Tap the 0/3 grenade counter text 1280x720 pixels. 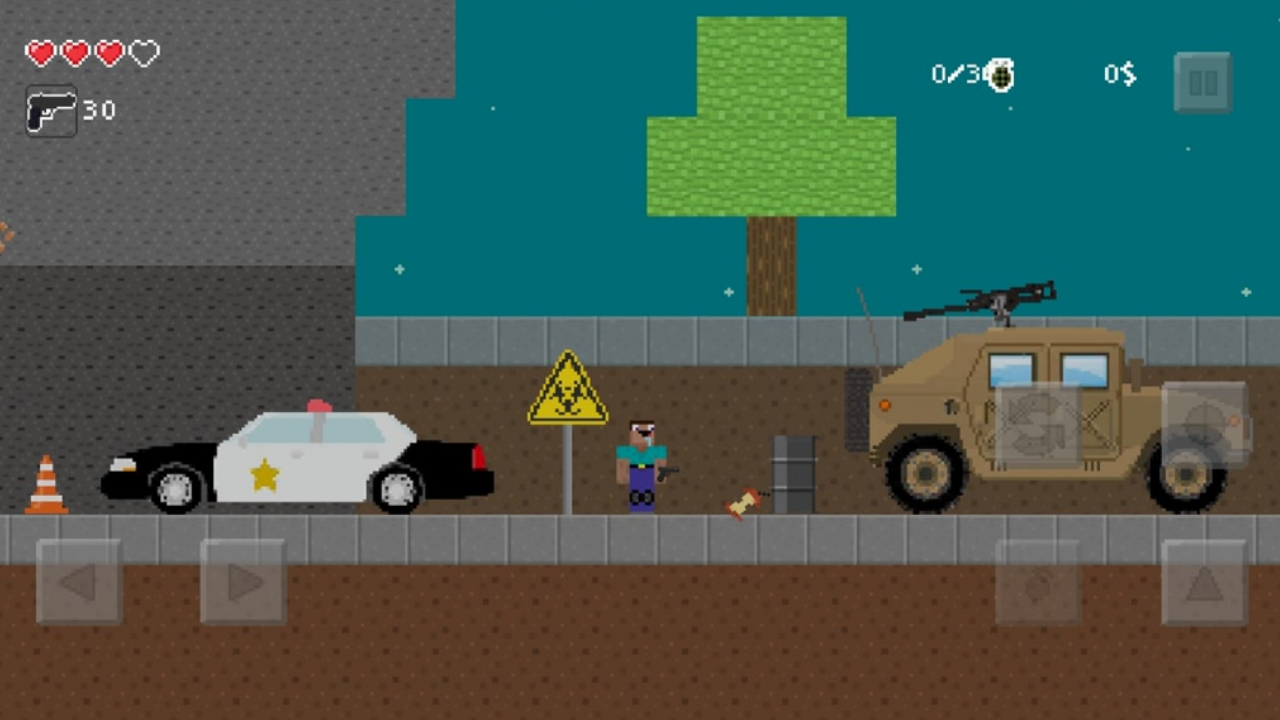957,73
